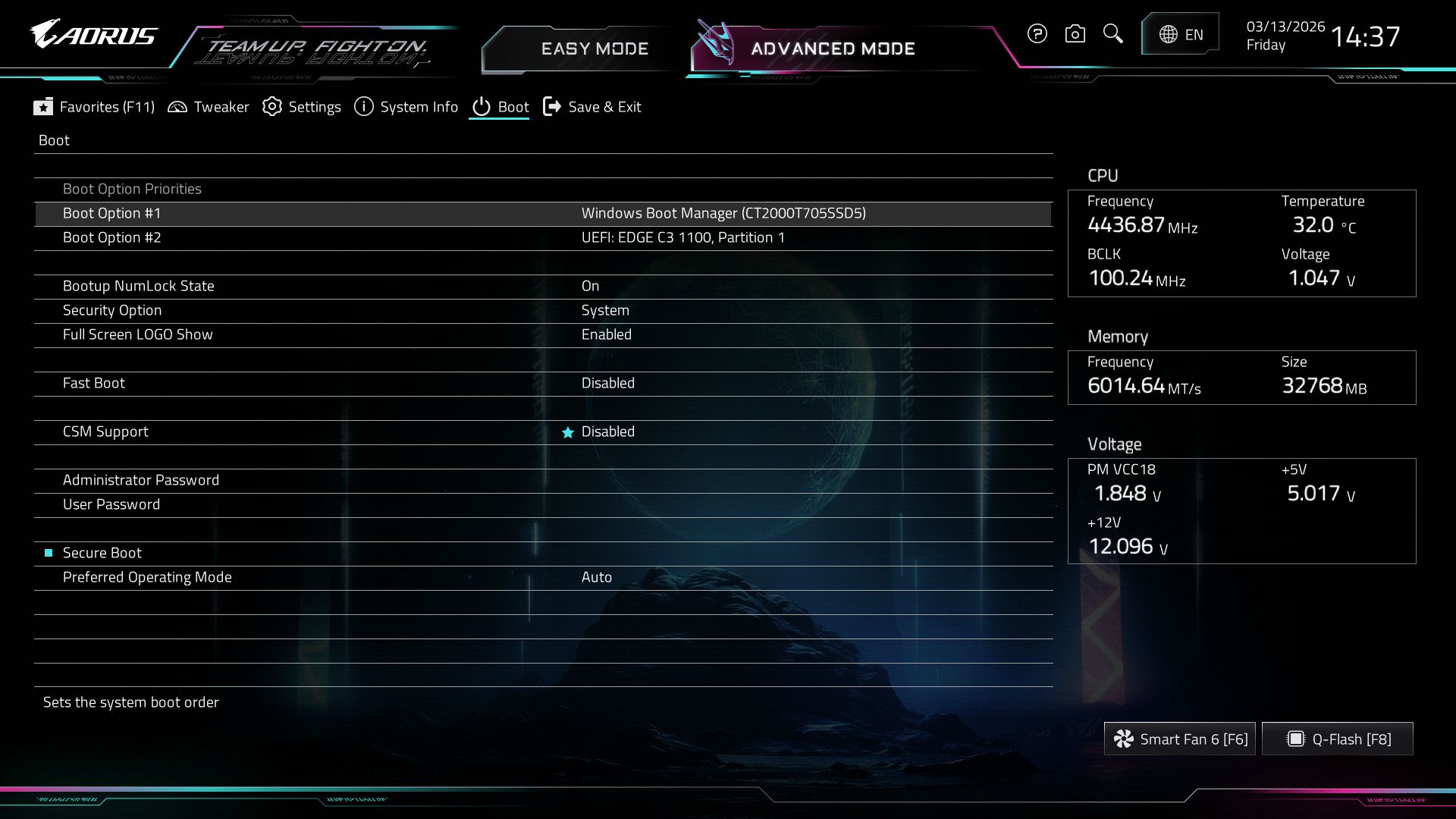Show the System Info tab
Screen dimensions: 1456x819
point(406,107)
